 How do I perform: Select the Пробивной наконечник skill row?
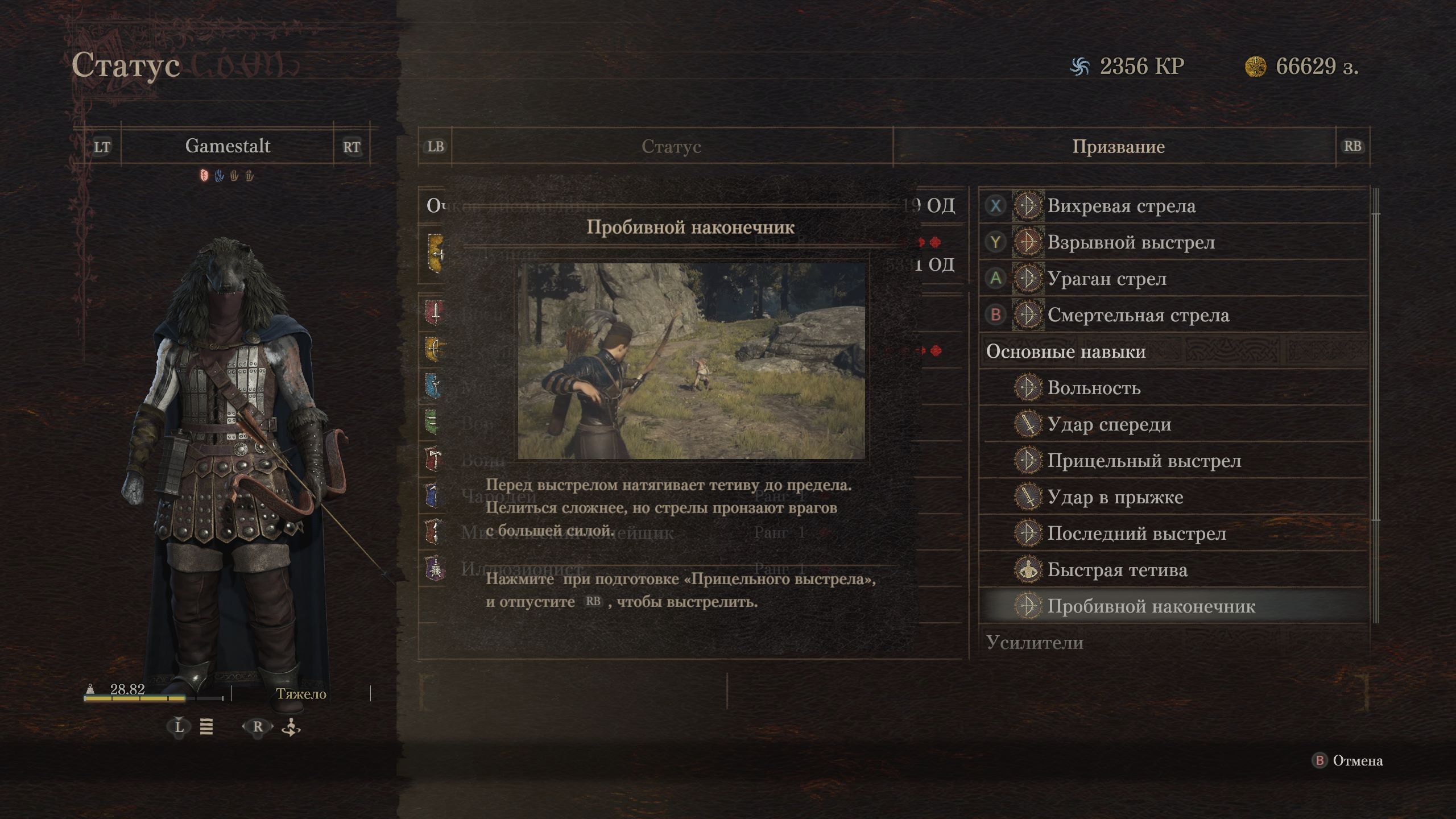tap(1151, 606)
